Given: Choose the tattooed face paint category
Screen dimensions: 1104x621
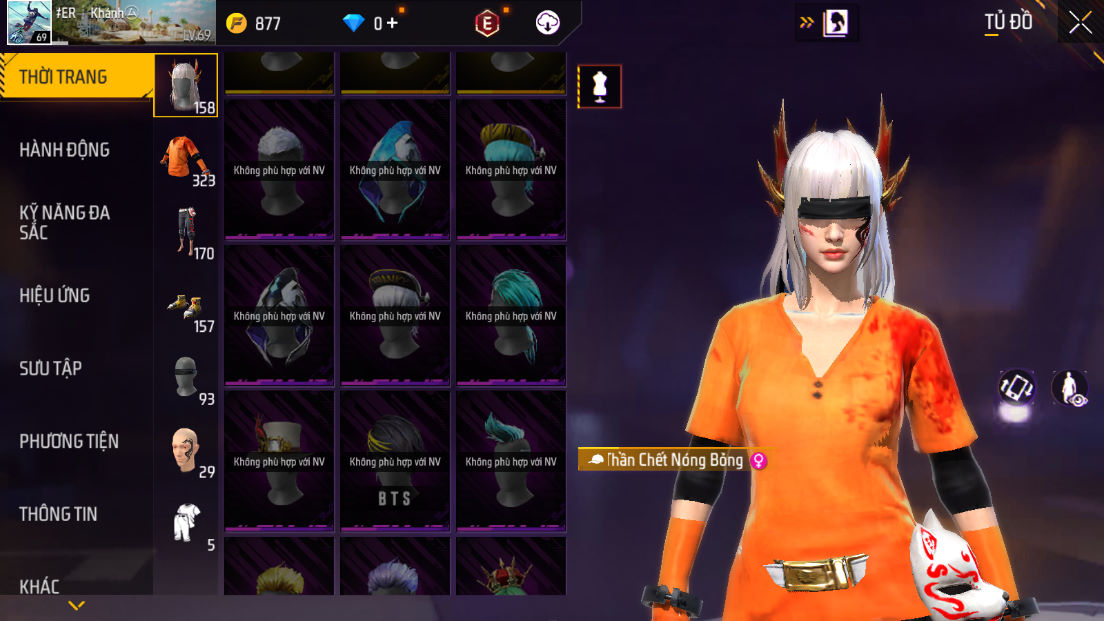Looking at the screenshot, I should coord(187,451).
